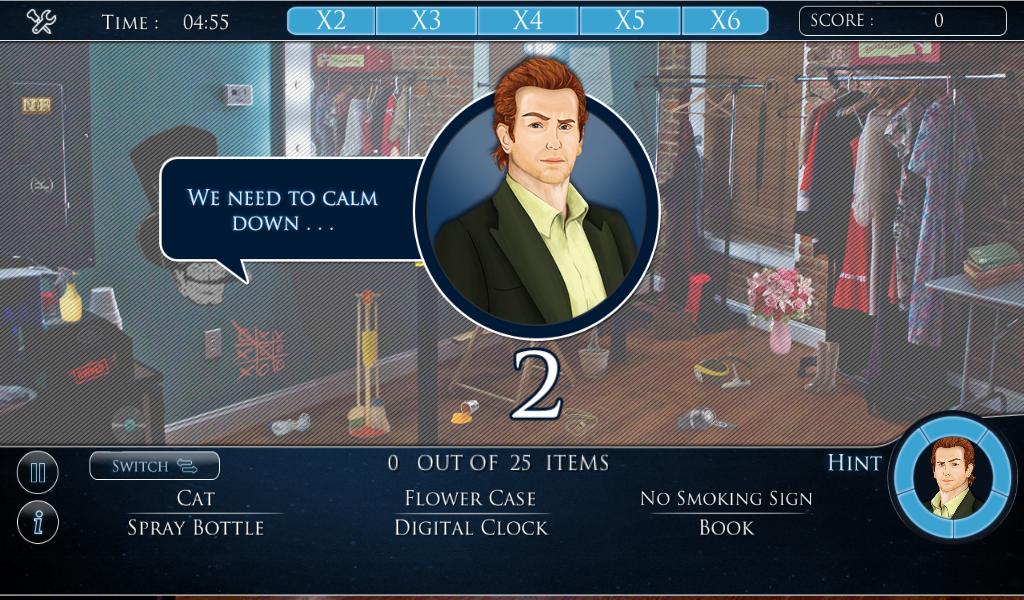Select Book in the item list
1024x600 pixels.
[x=726, y=528]
